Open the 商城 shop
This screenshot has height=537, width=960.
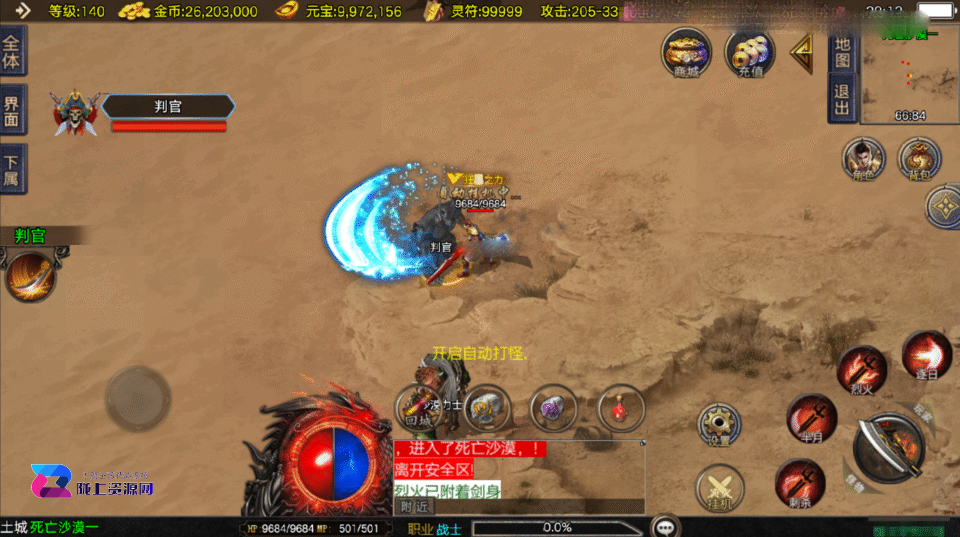coord(686,52)
